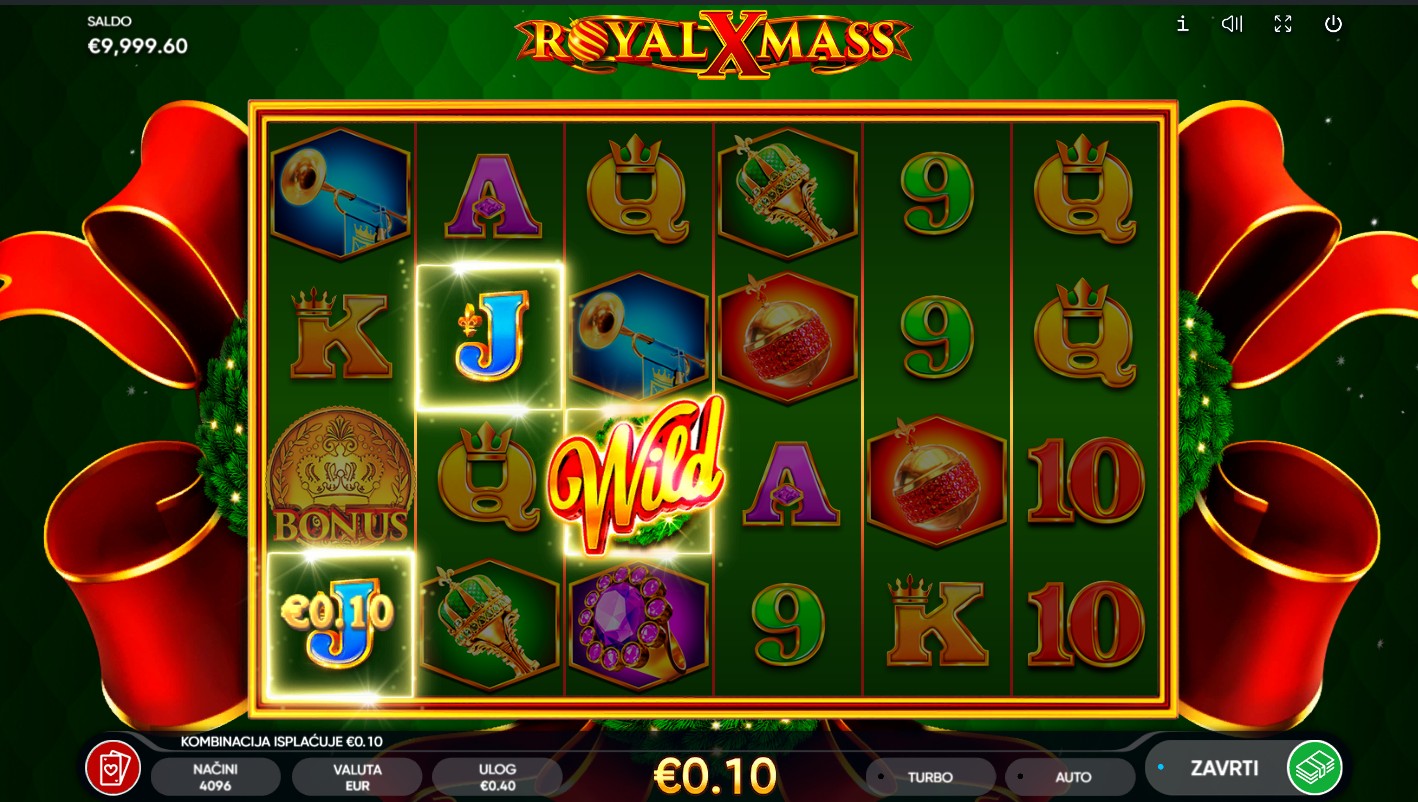
Task: Enable Auto spin mode
Action: (1072, 777)
